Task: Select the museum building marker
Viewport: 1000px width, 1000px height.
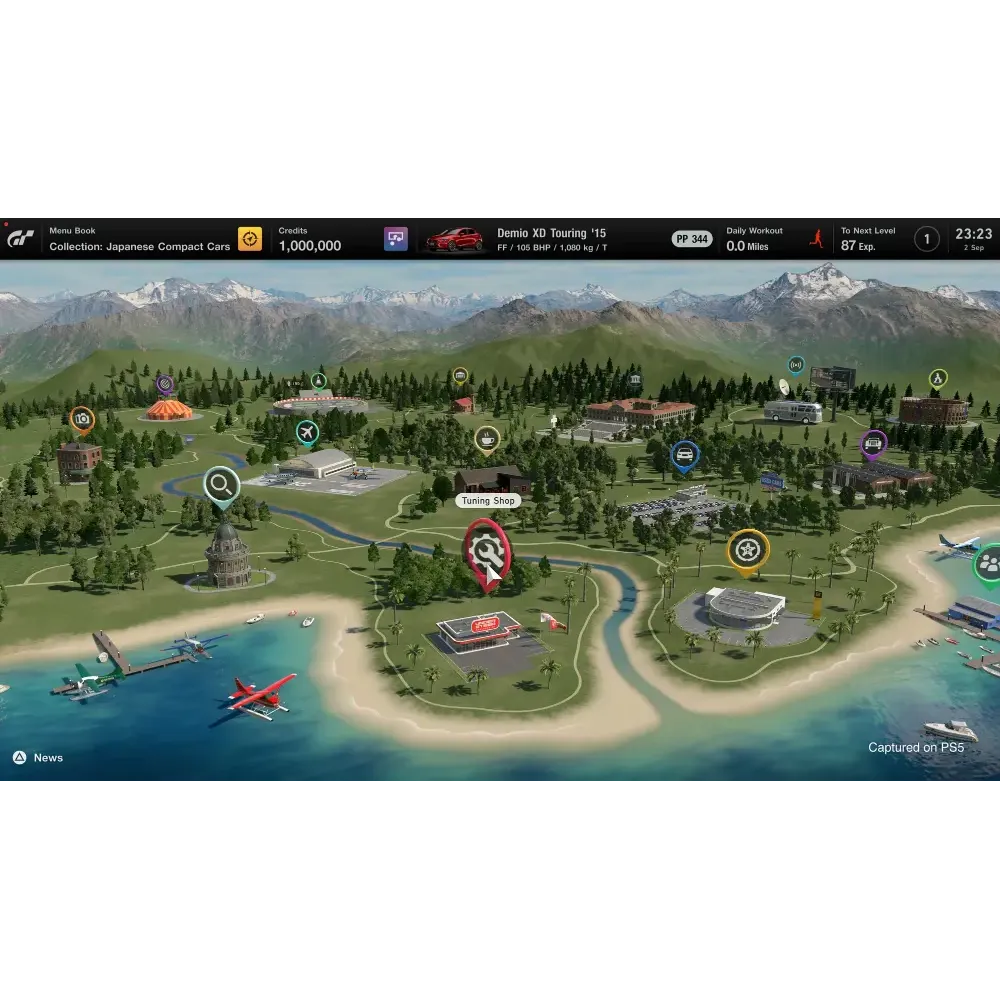Action: (636, 381)
